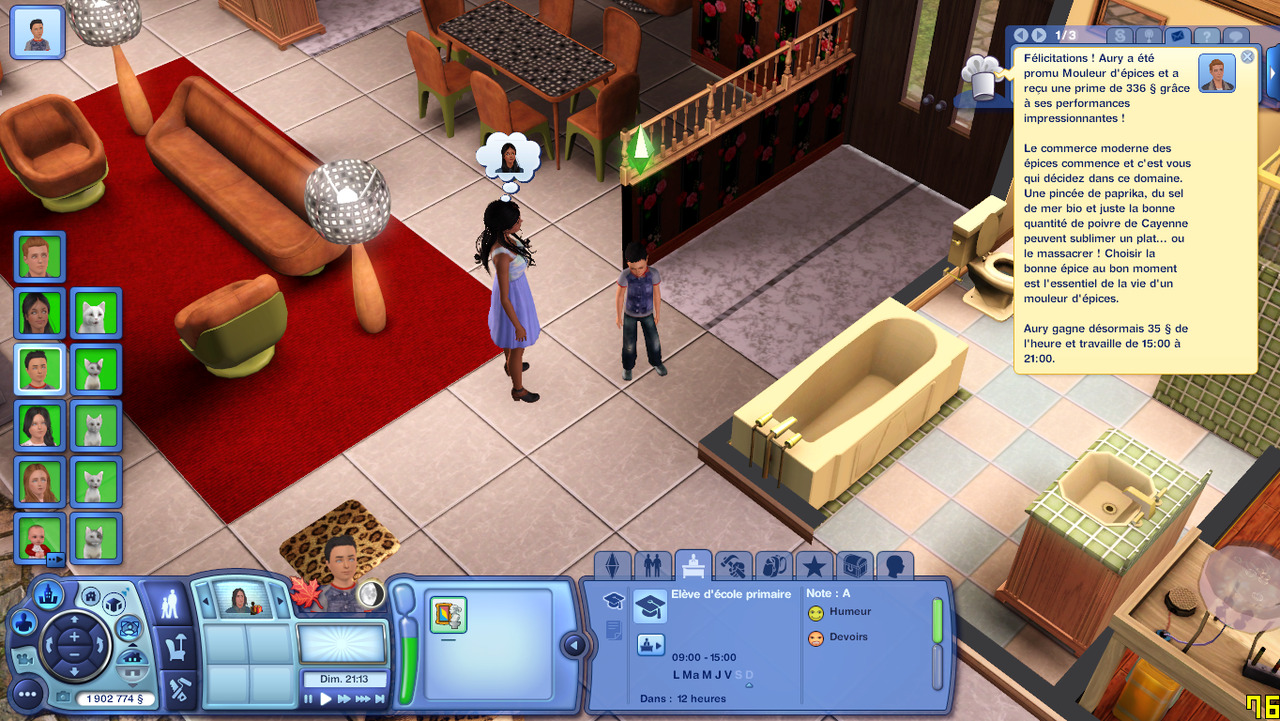Open the Opportunities star tab
The width and height of the screenshot is (1280, 721).
coord(814,567)
